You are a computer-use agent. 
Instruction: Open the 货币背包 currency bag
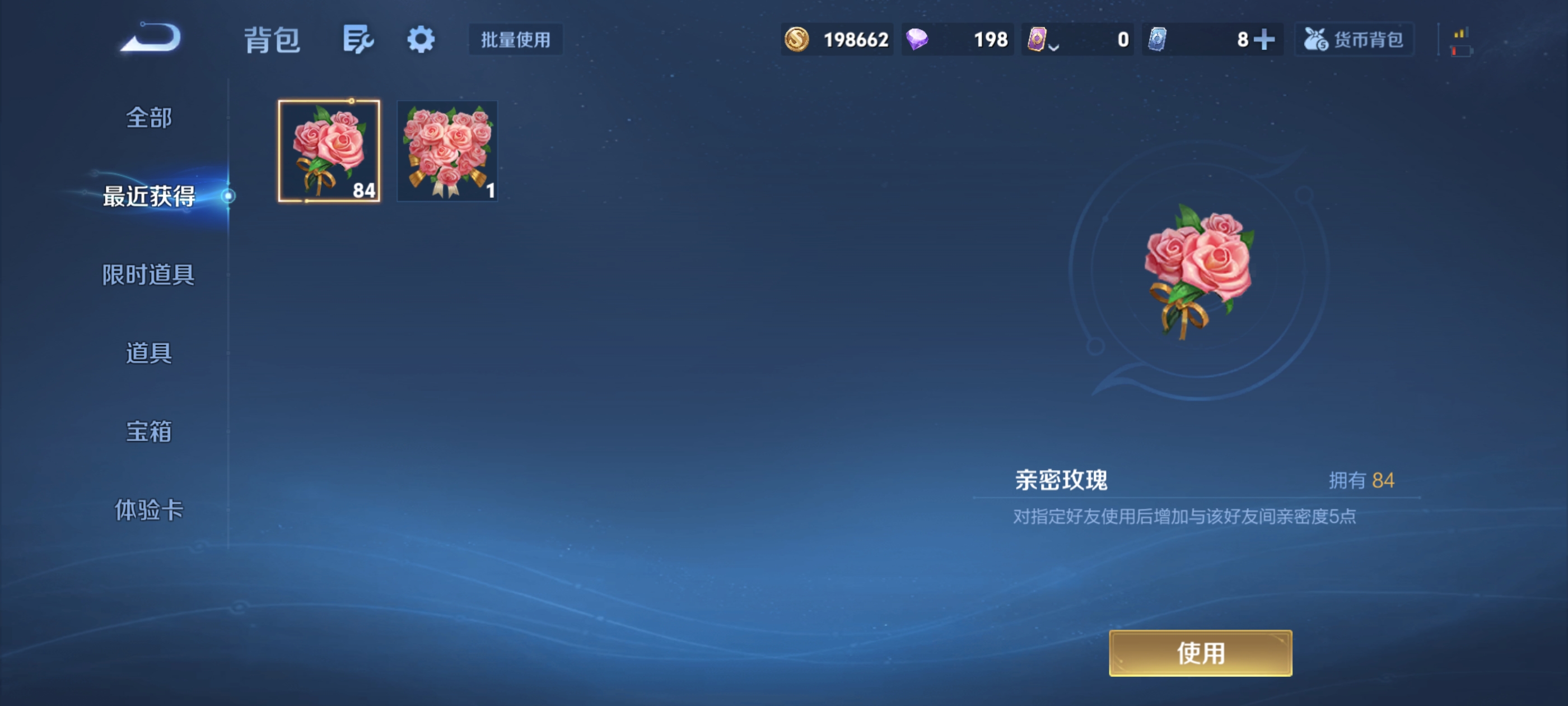tap(1354, 39)
